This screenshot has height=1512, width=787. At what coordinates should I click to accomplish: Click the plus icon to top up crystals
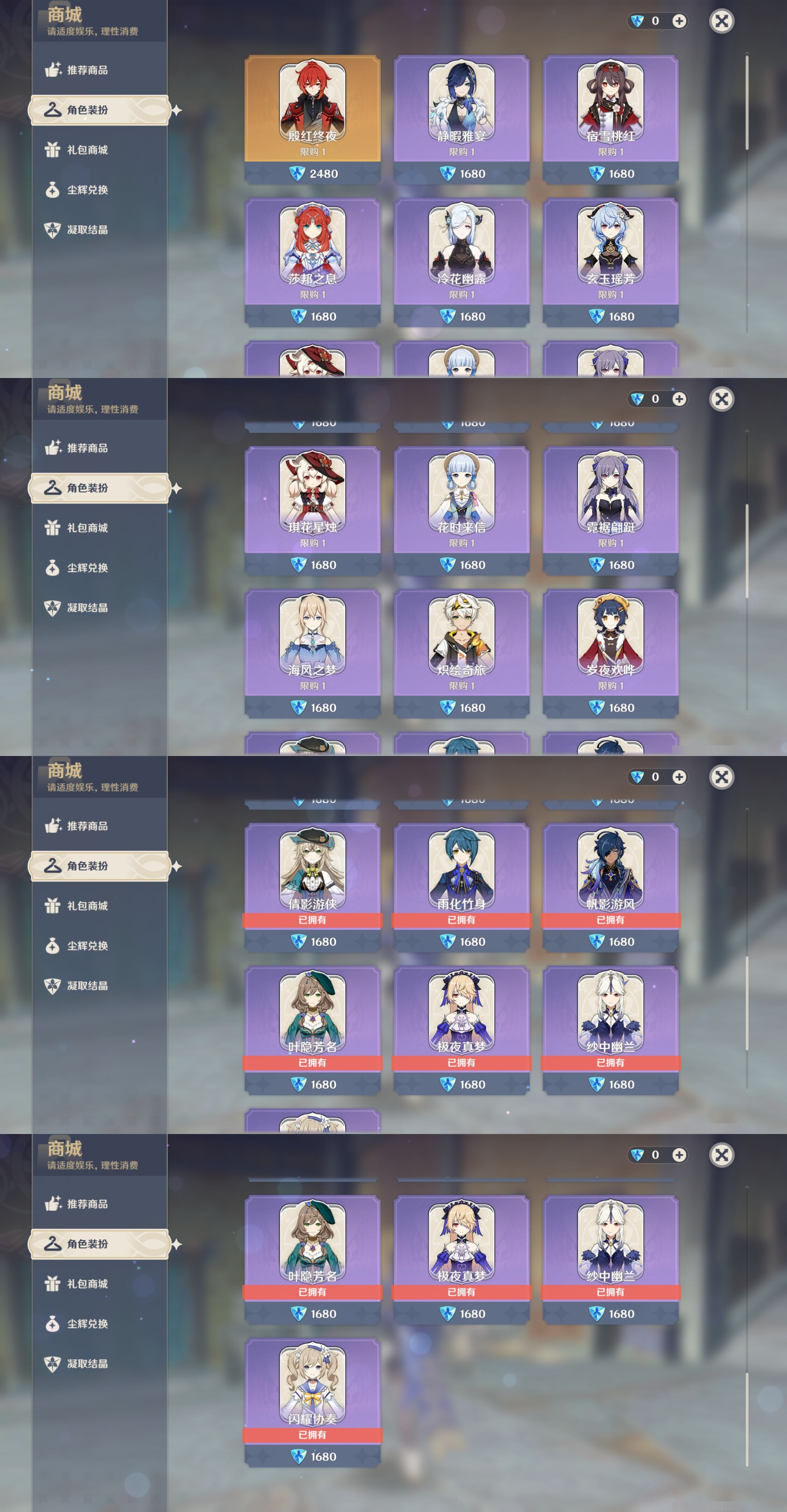(x=679, y=21)
